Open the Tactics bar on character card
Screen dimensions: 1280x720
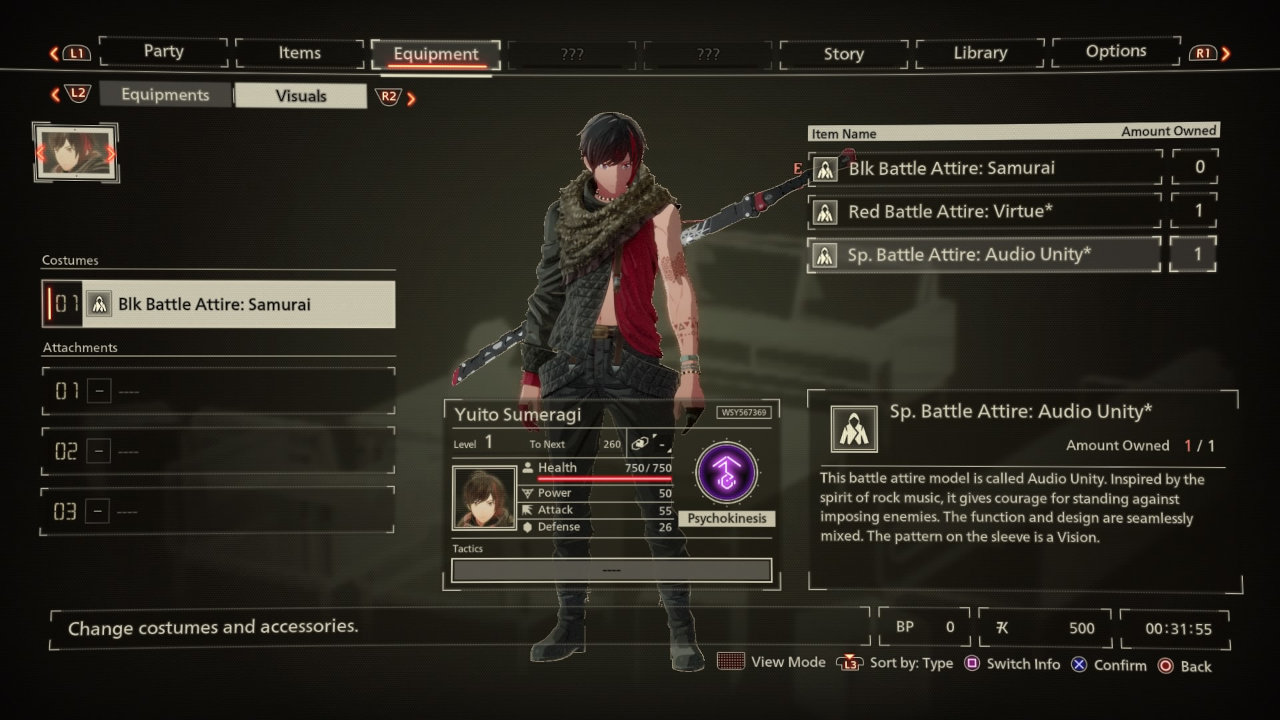pos(611,570)
